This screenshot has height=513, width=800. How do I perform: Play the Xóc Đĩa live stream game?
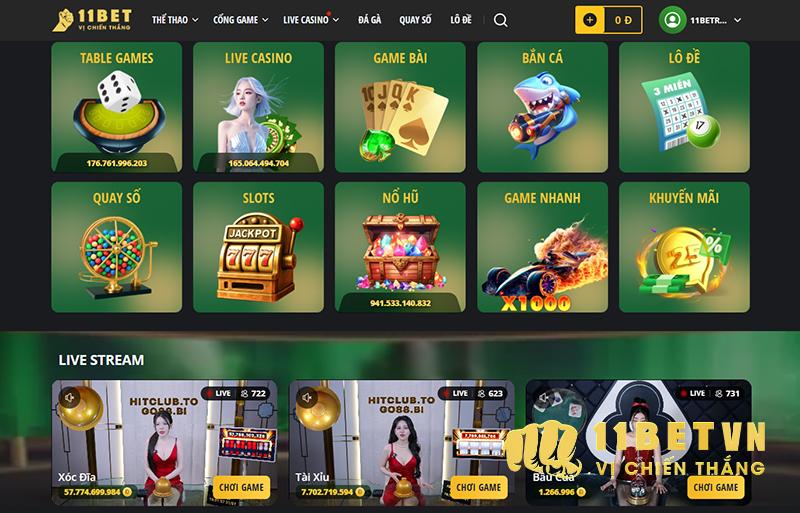coord(241,487)
